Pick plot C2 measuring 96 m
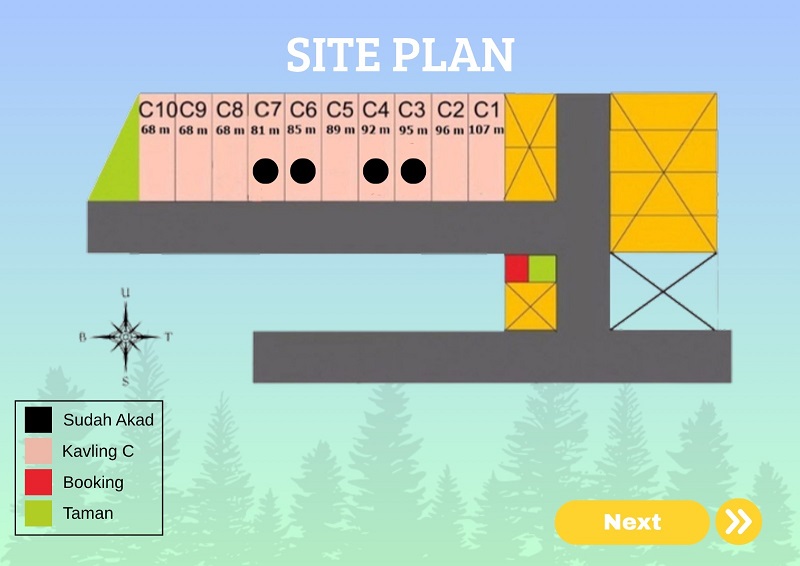 [x=450, y=148]
